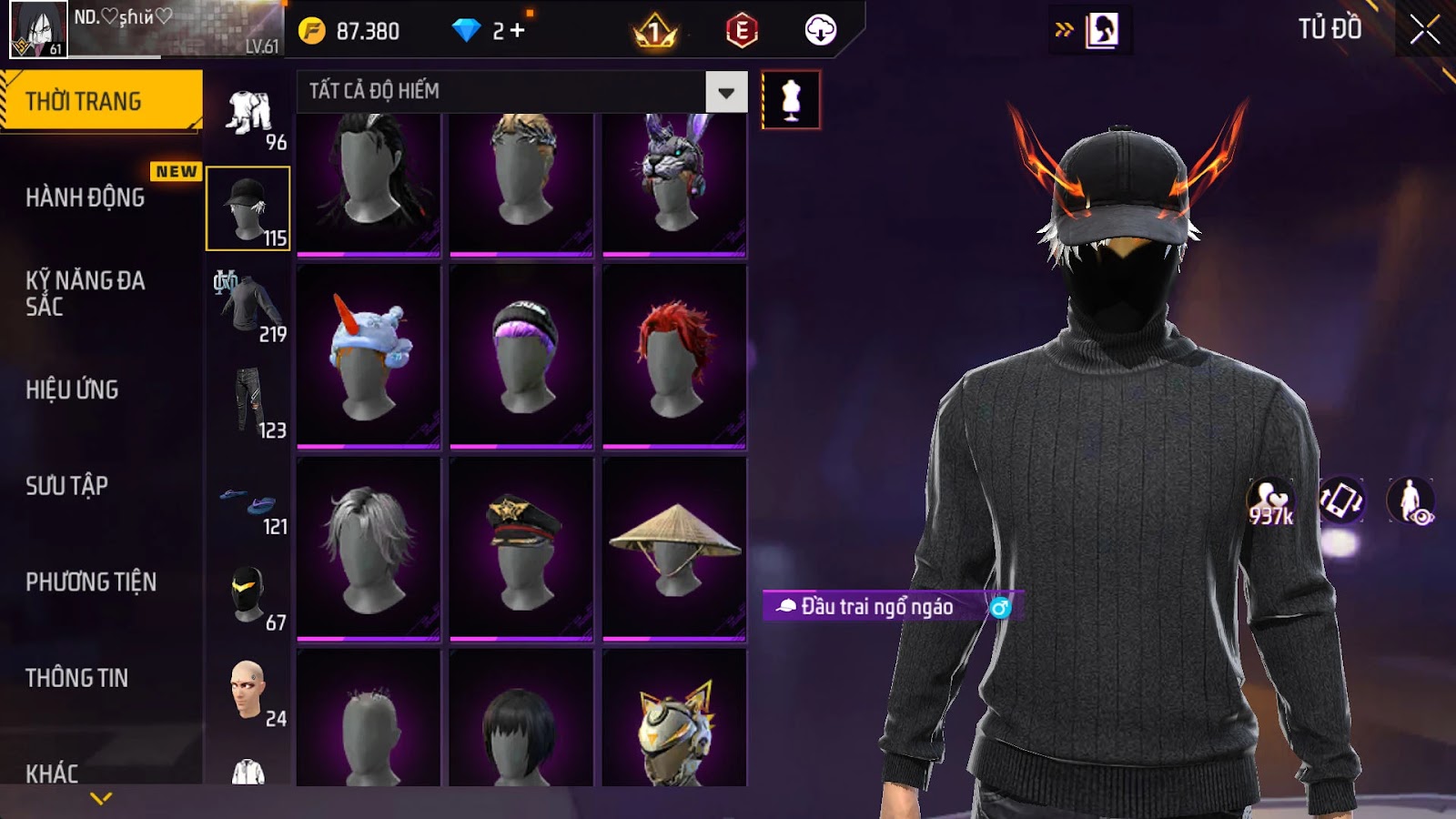The image size is (1456, 819).
Task: Open the Tất Cả Độ Hiếm rarity dropdown
Action: click(725, 92)
